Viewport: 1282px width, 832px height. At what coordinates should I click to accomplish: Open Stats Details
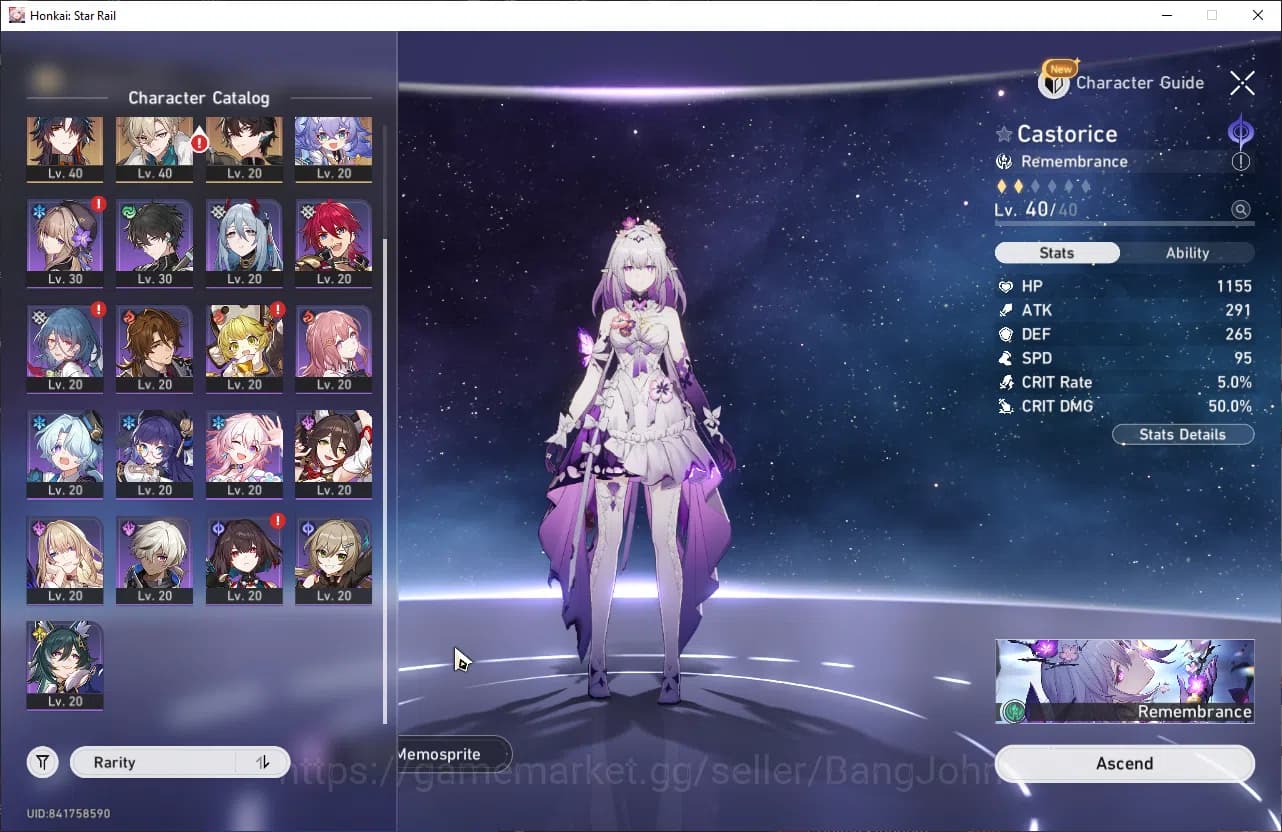tap(1183, 434)
